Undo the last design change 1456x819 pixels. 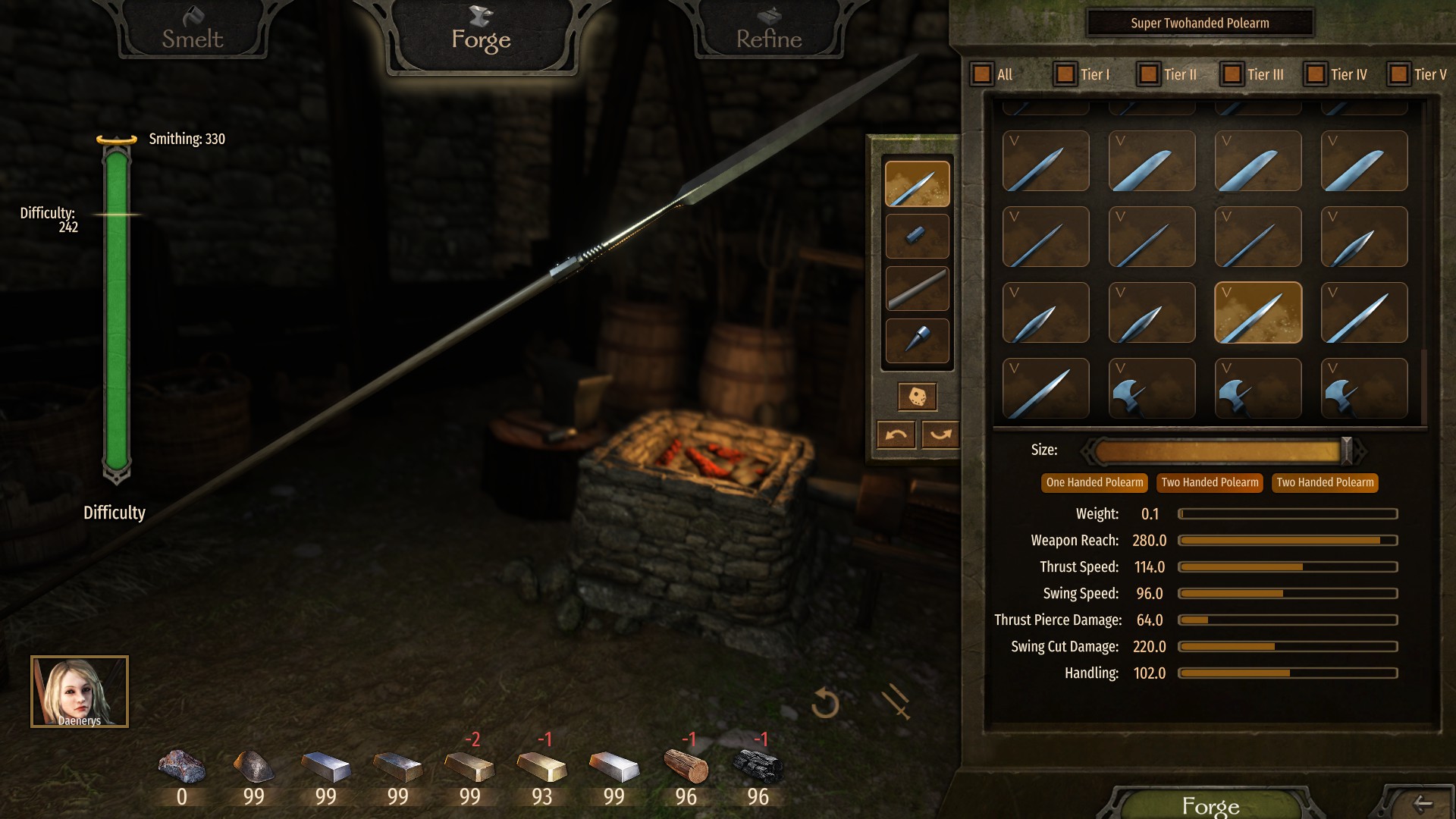point(896,435)
